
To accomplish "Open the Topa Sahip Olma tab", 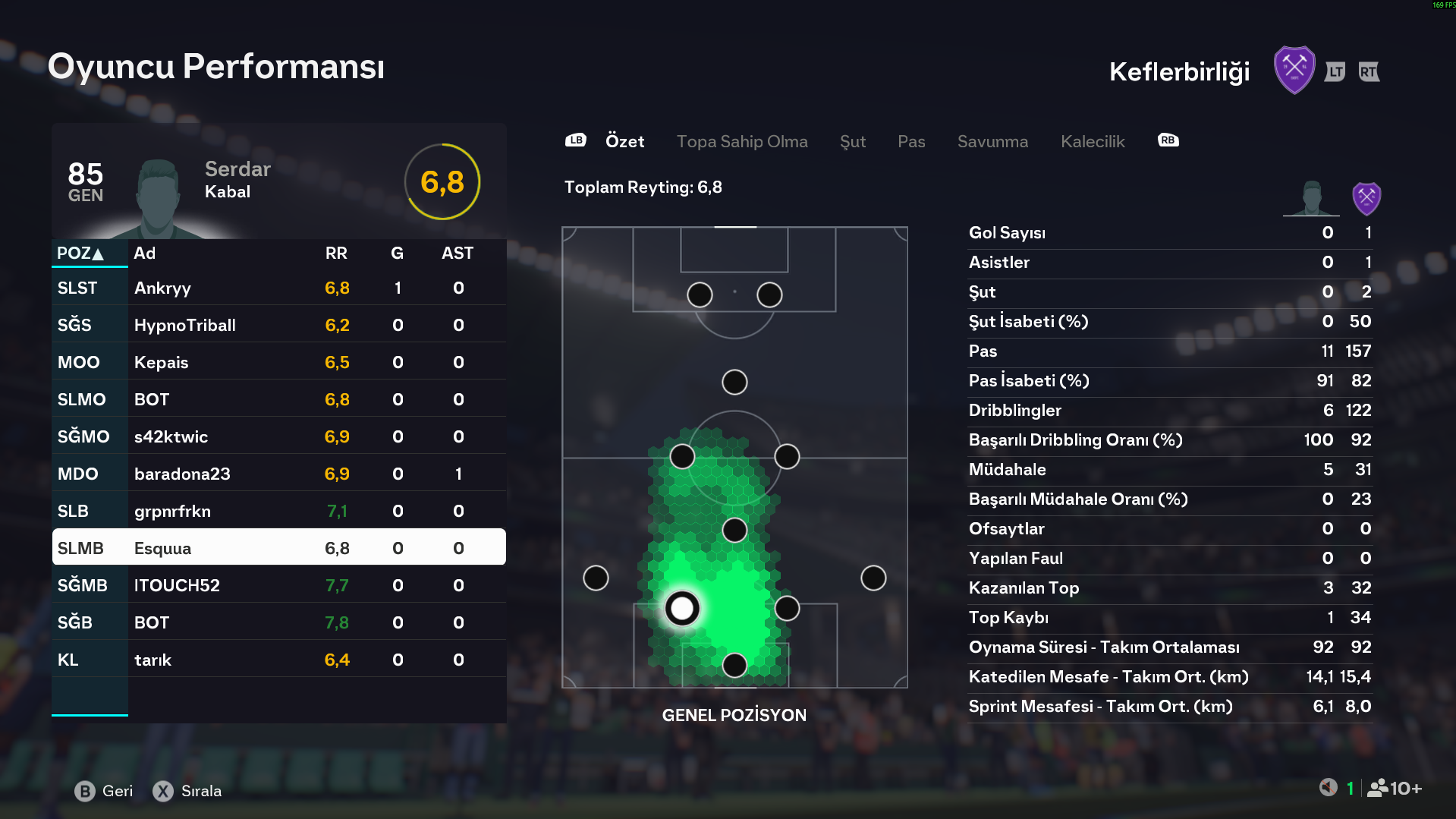I will pos(741,141).
